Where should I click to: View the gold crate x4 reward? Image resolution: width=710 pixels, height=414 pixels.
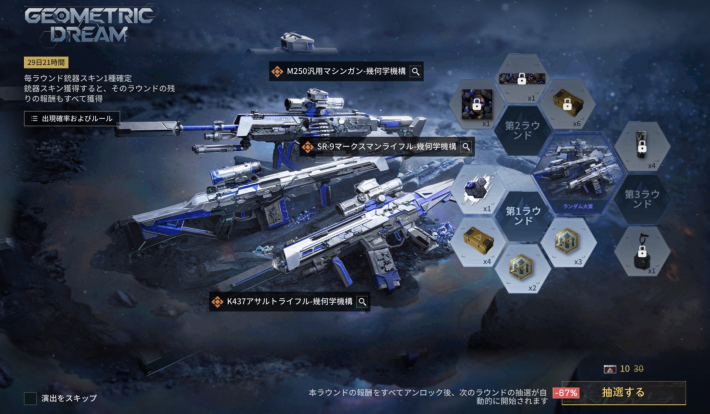click(x=475, y=240)
